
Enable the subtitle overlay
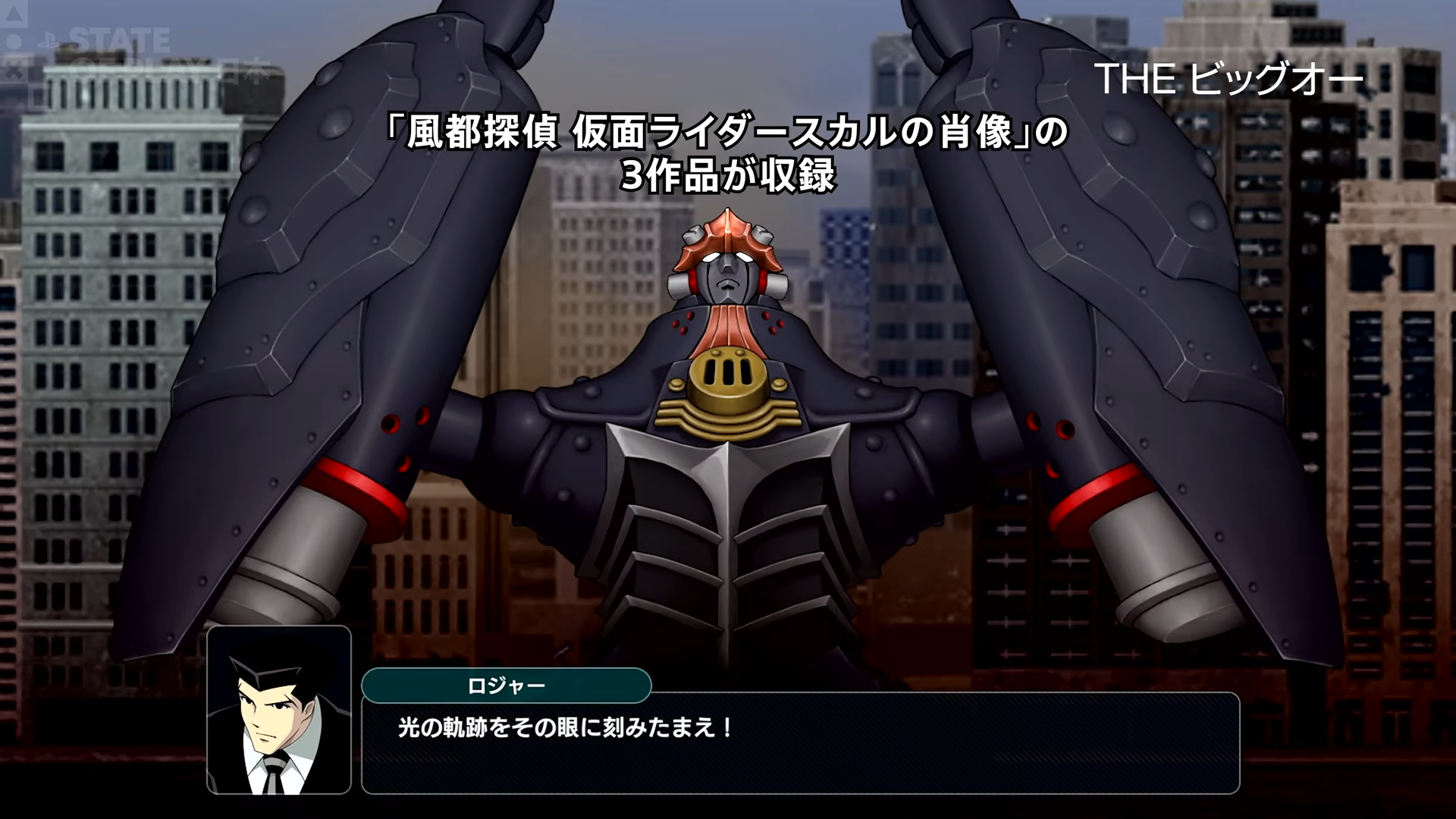click(x=728, y=152)
